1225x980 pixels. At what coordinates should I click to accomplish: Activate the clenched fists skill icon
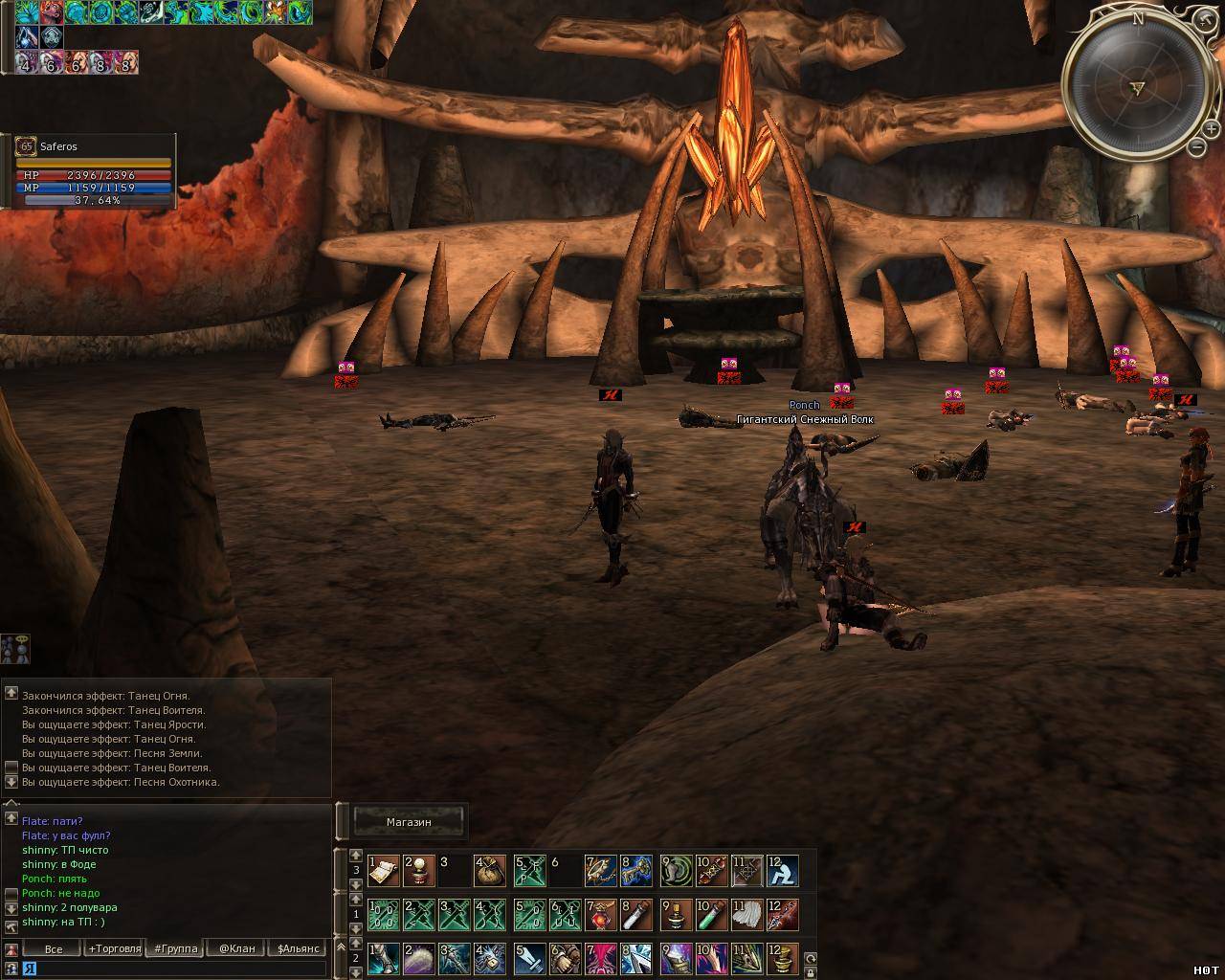pos(564,959)
